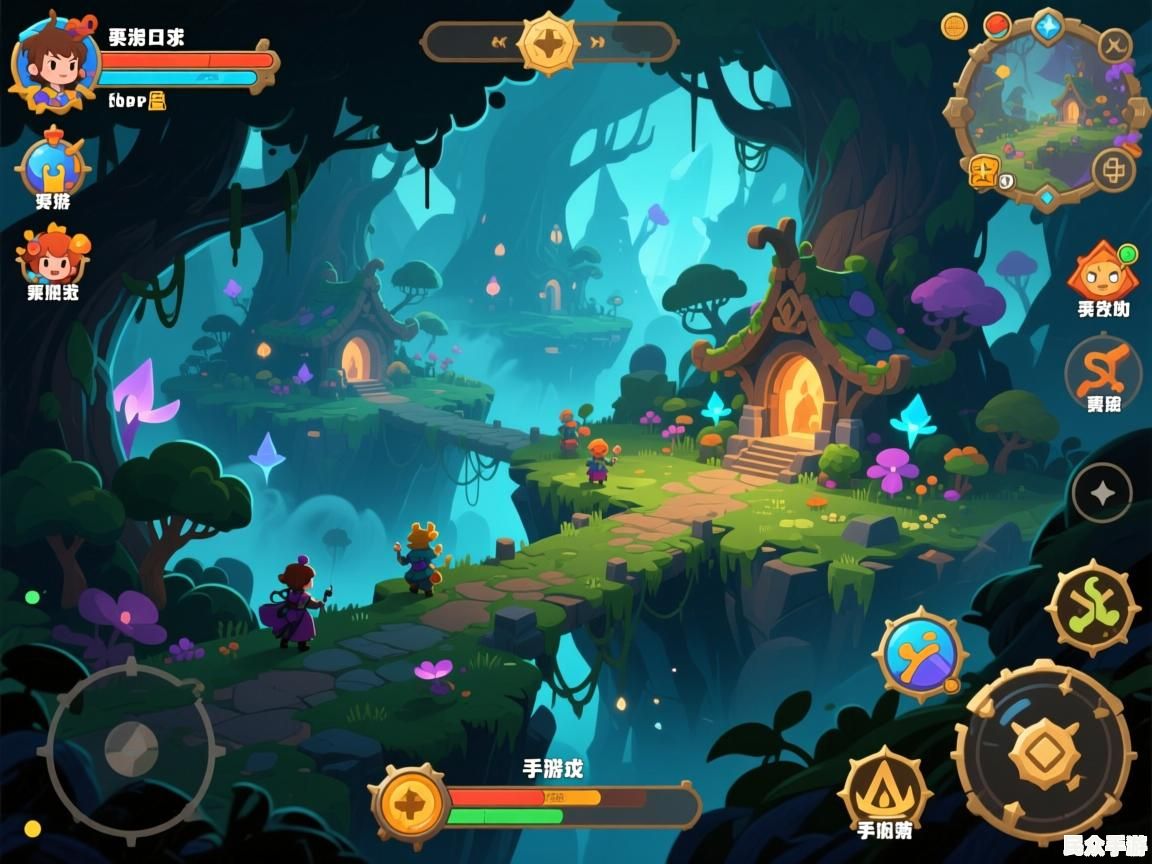Select the red orb icon beside the minimap
Screen dimensions: 1152x864
pyautogui.click(x=997, y=25)
